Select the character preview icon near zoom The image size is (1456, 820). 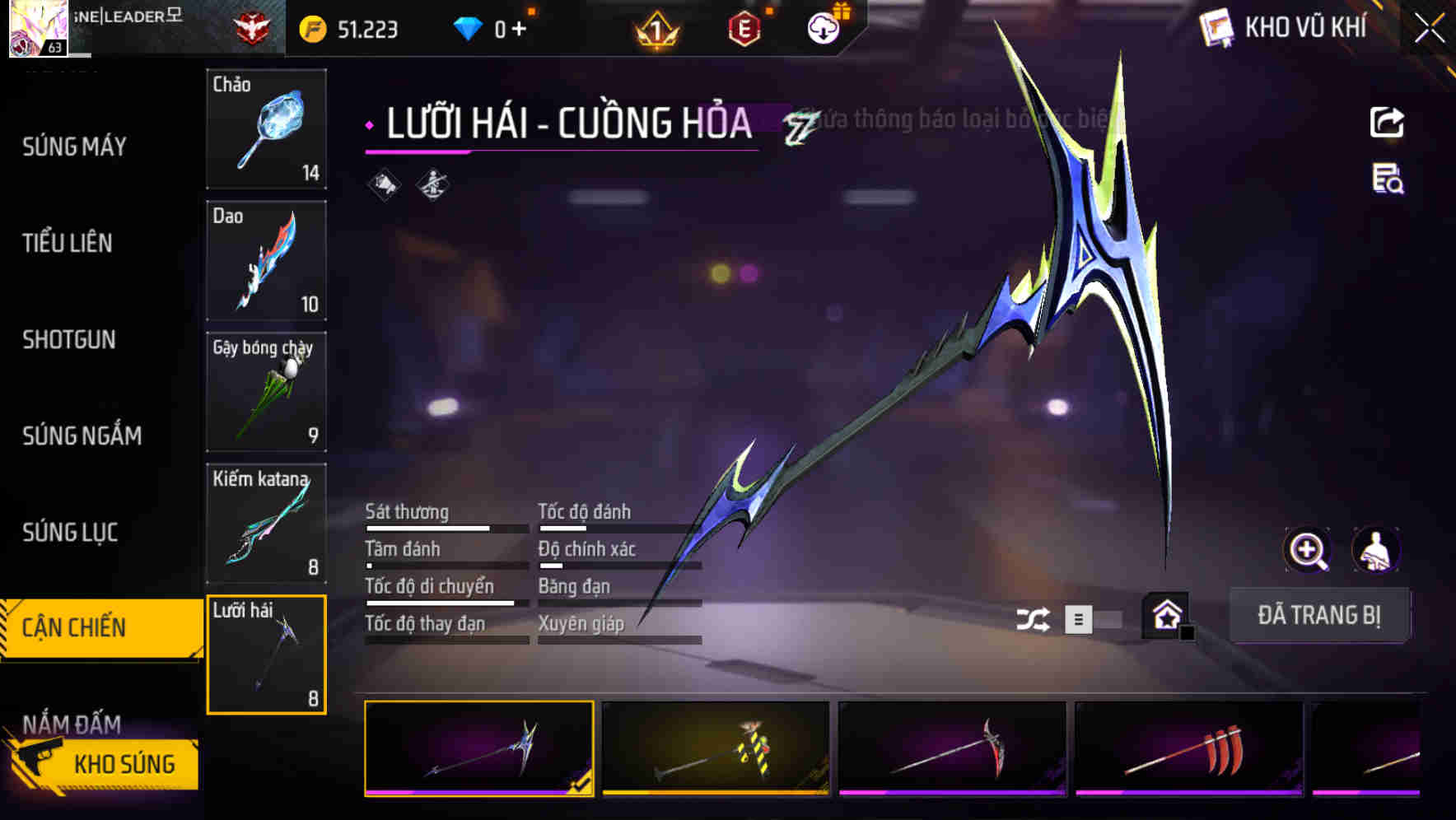(x=1378, y=550)
